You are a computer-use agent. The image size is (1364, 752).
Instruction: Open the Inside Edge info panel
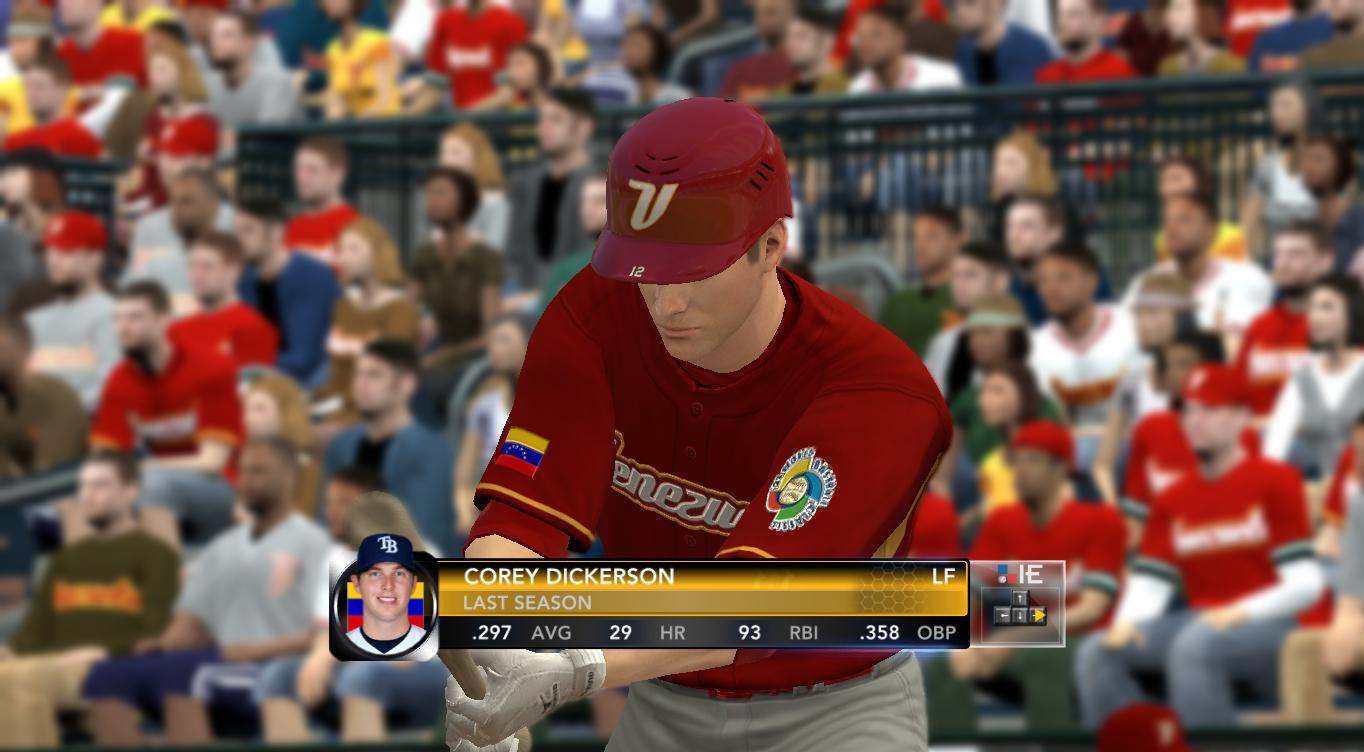point(1018,602)
